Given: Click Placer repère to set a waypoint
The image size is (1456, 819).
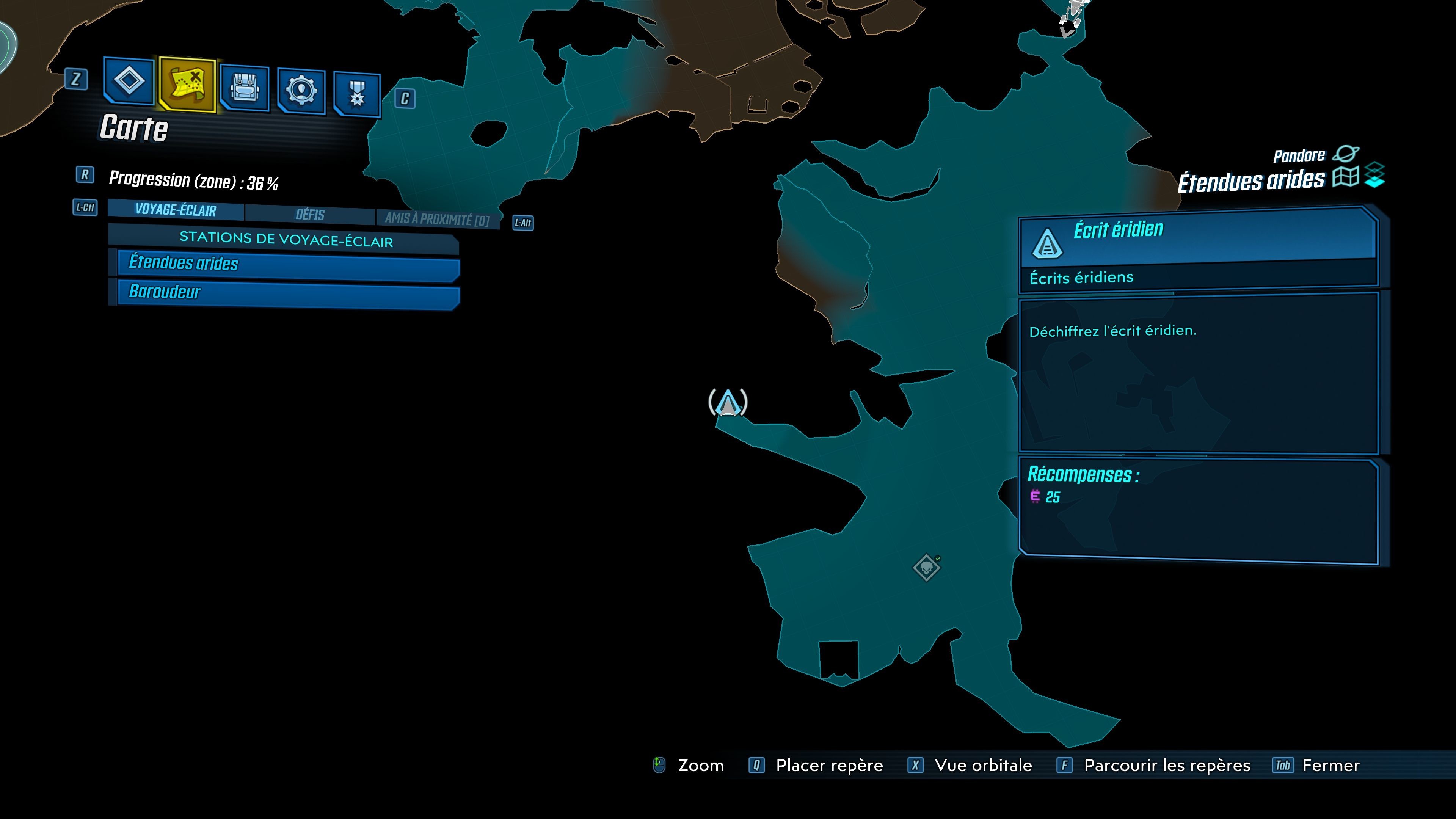Looking at the screenshot, I should coord(827,765).
